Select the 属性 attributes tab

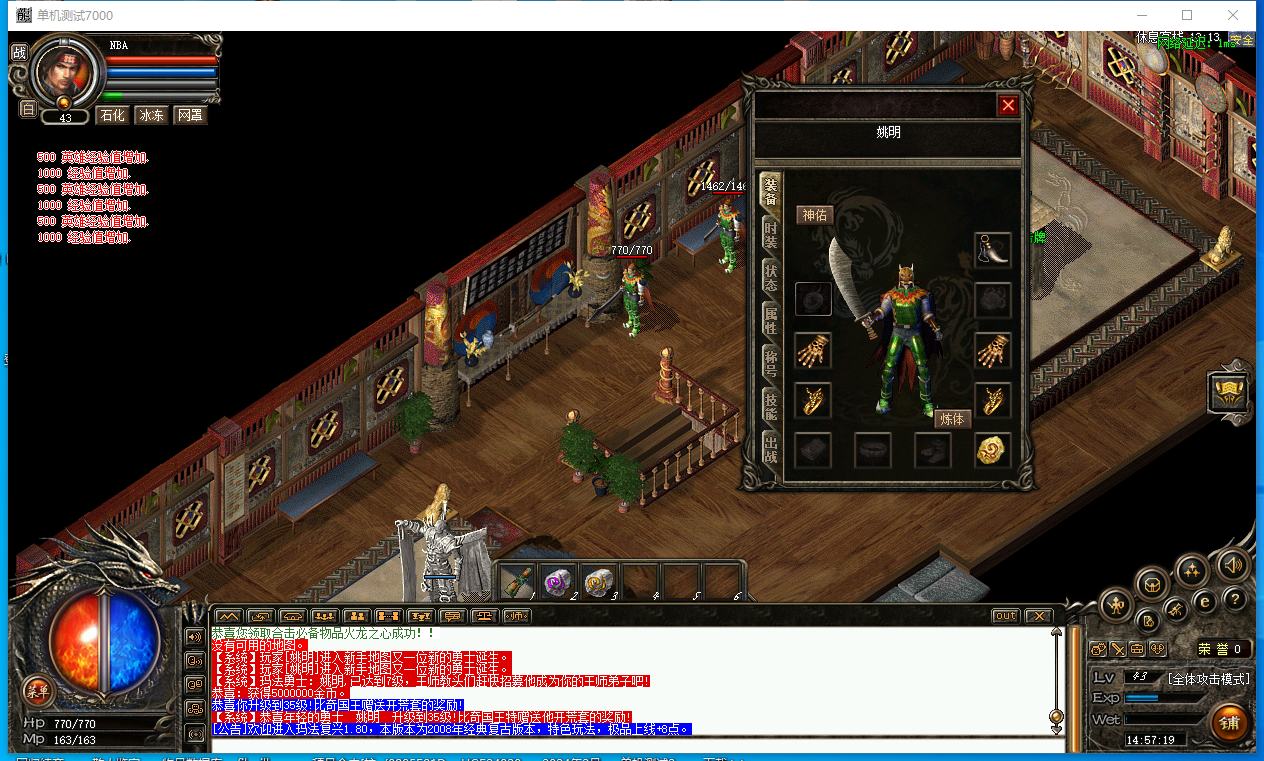770,319
